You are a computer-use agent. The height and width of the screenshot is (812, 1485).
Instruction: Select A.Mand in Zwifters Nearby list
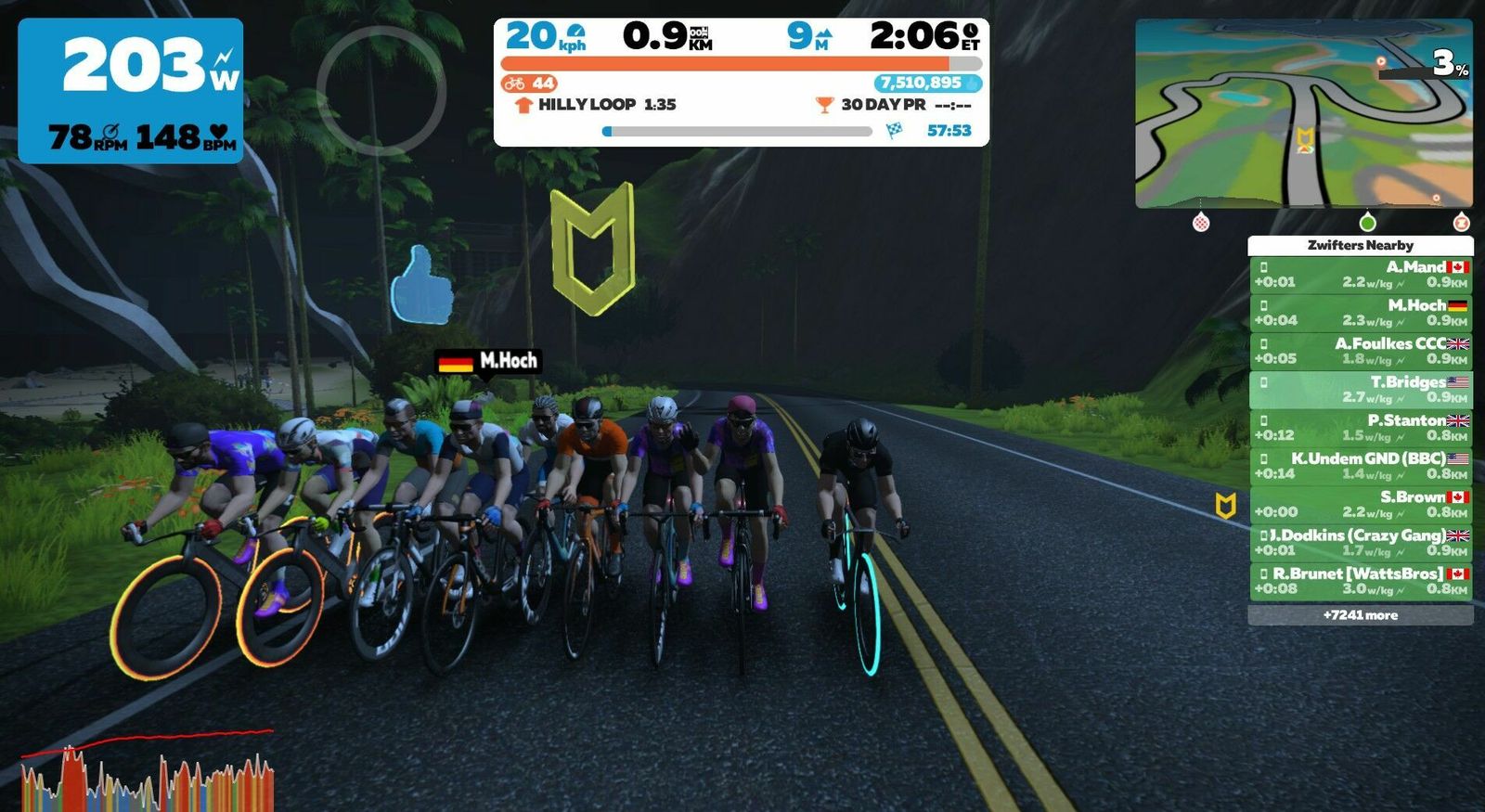point(1361,275)
